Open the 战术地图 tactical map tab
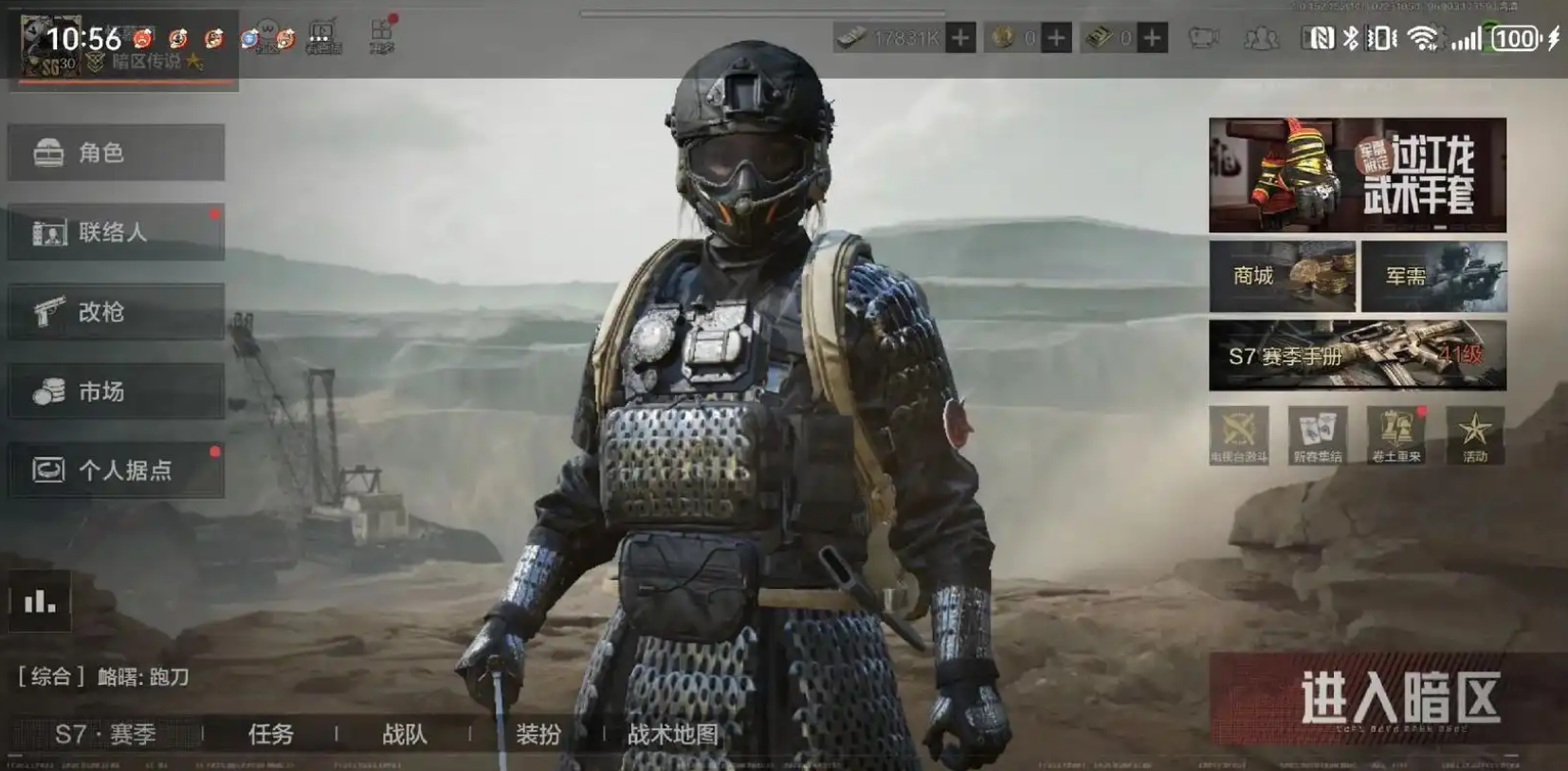 point(672,734)
